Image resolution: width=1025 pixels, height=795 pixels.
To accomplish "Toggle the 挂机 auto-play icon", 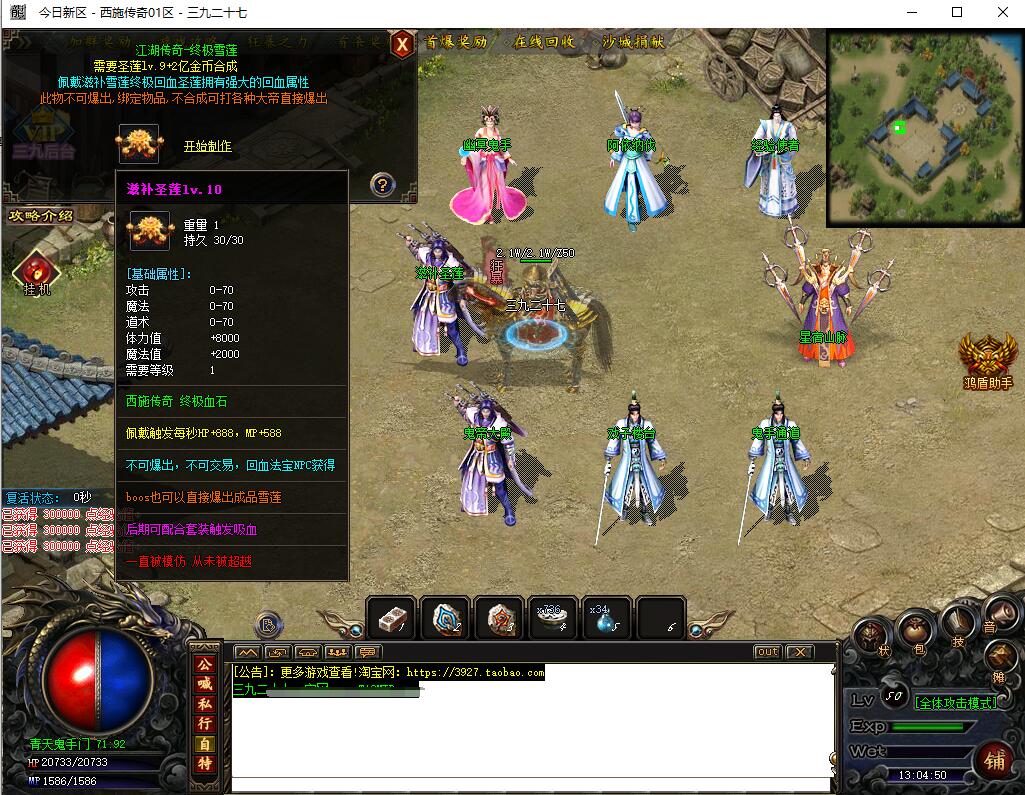I will click(36, 272).
